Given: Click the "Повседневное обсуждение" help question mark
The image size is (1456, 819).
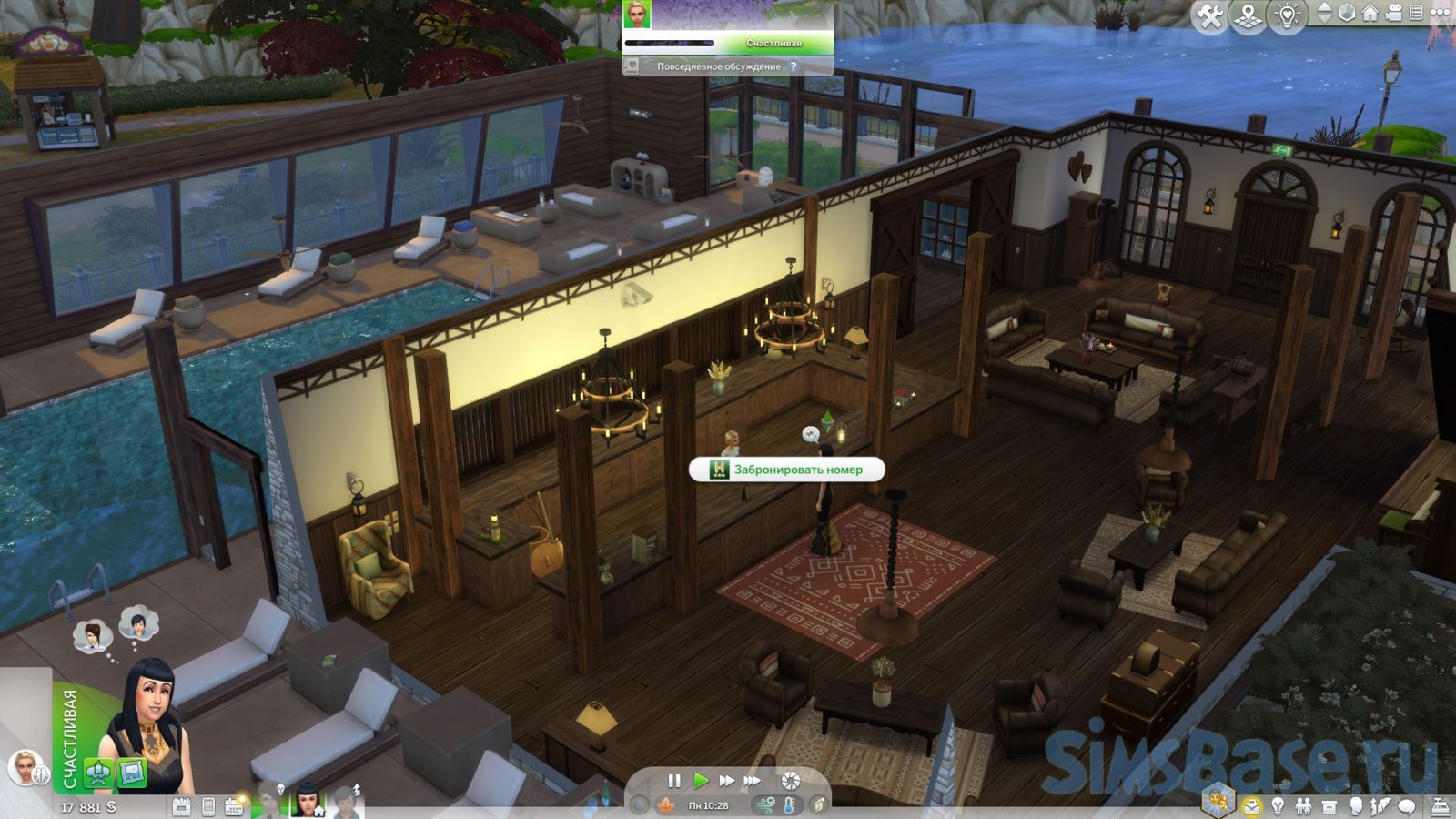Looking at the screenshot, I should 794,66.
